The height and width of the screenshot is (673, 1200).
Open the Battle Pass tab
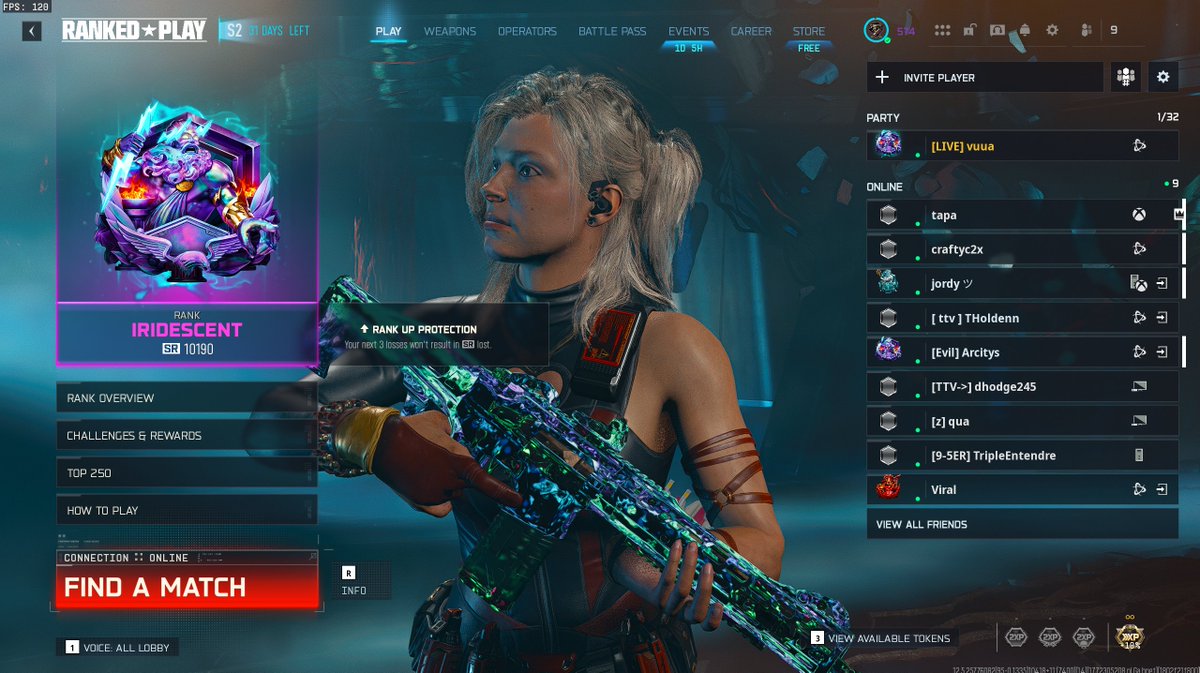point(612,31)
